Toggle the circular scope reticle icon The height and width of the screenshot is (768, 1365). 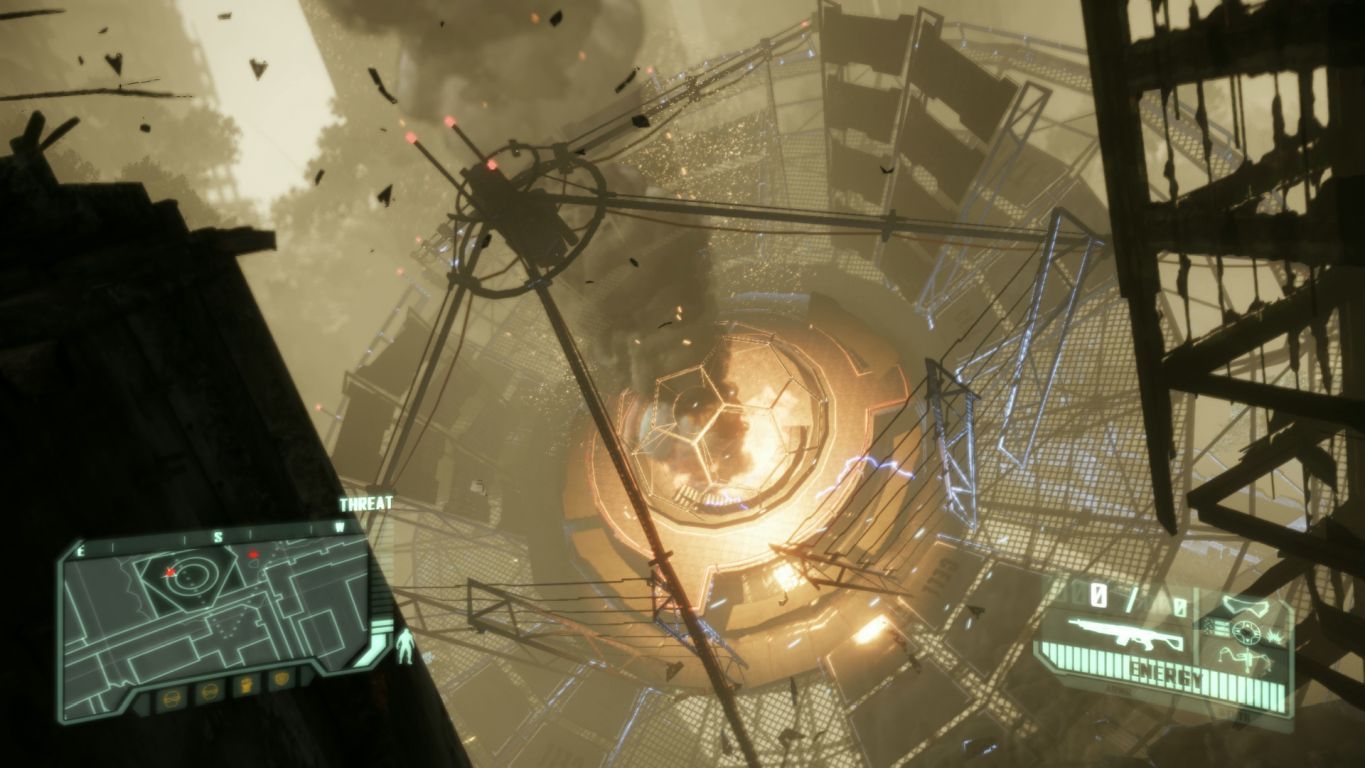[1246, 631]
